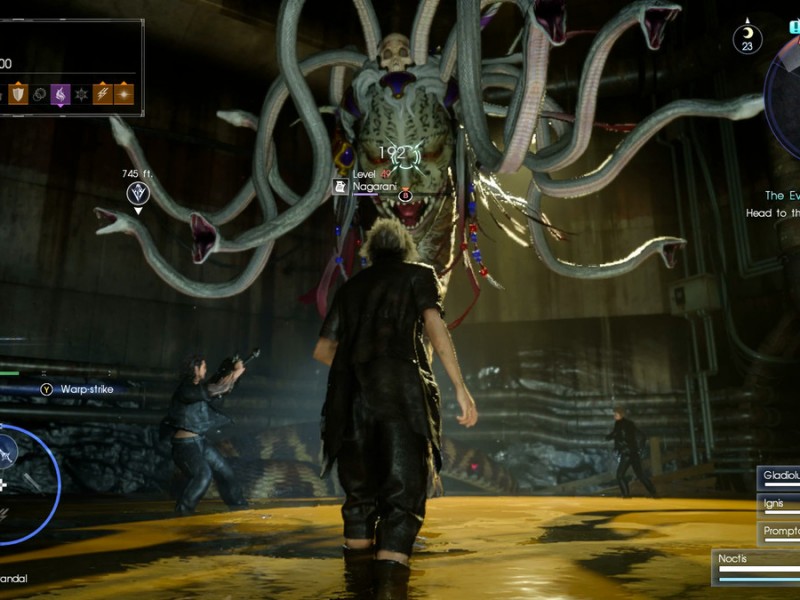The height and width of the screenshot is (600, 800).
Task: Select Prompto in the party list
Action: (x=779, y=532)
